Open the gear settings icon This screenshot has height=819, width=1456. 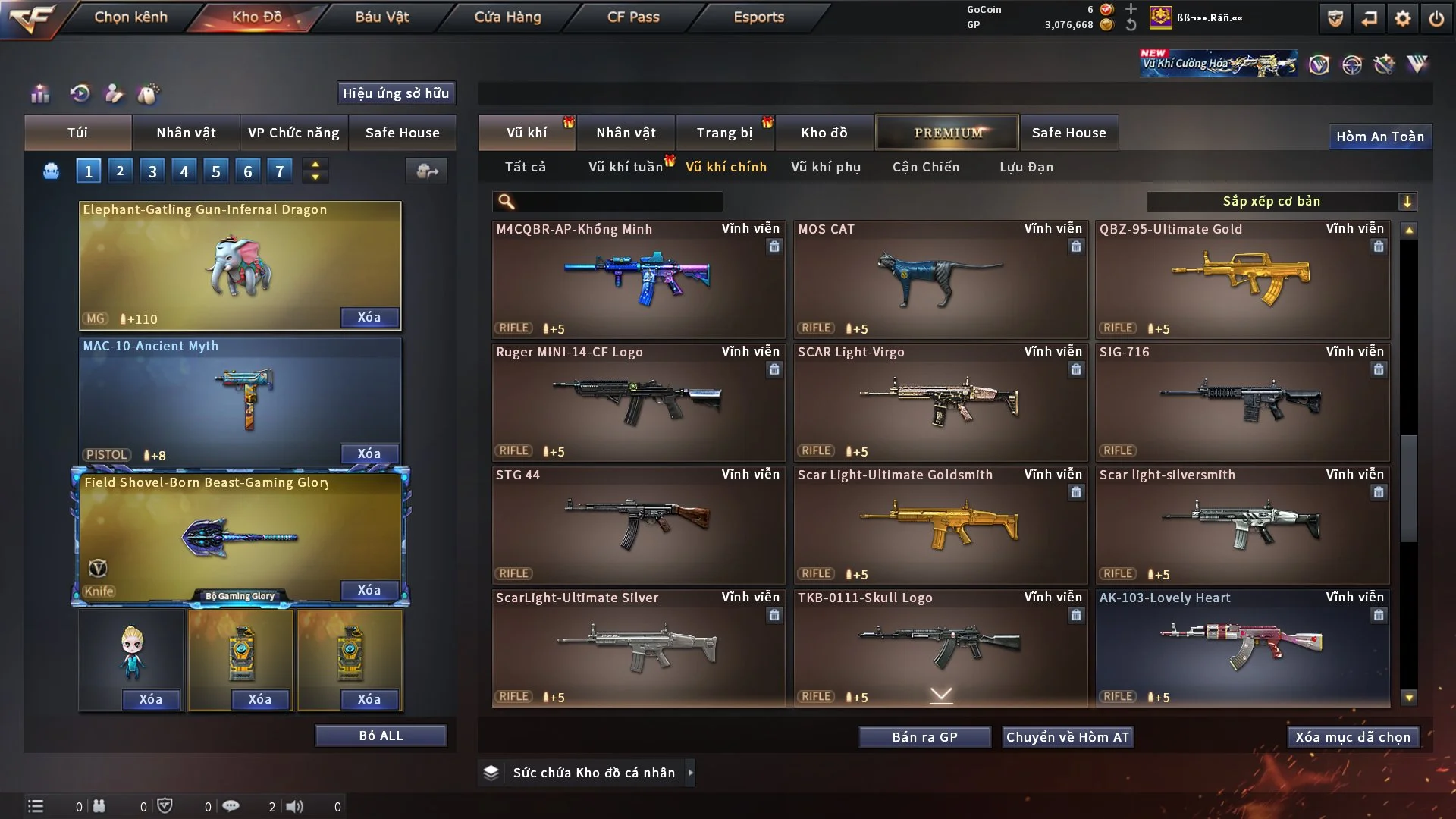tap(1402, 18)
